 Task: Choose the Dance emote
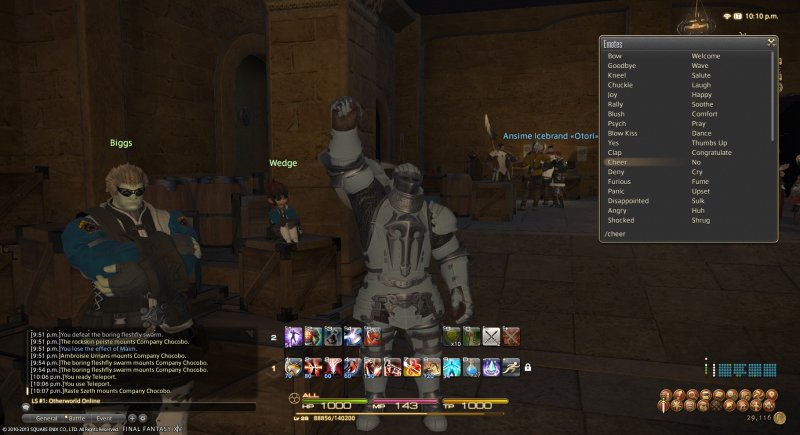[x=702, y=133]
